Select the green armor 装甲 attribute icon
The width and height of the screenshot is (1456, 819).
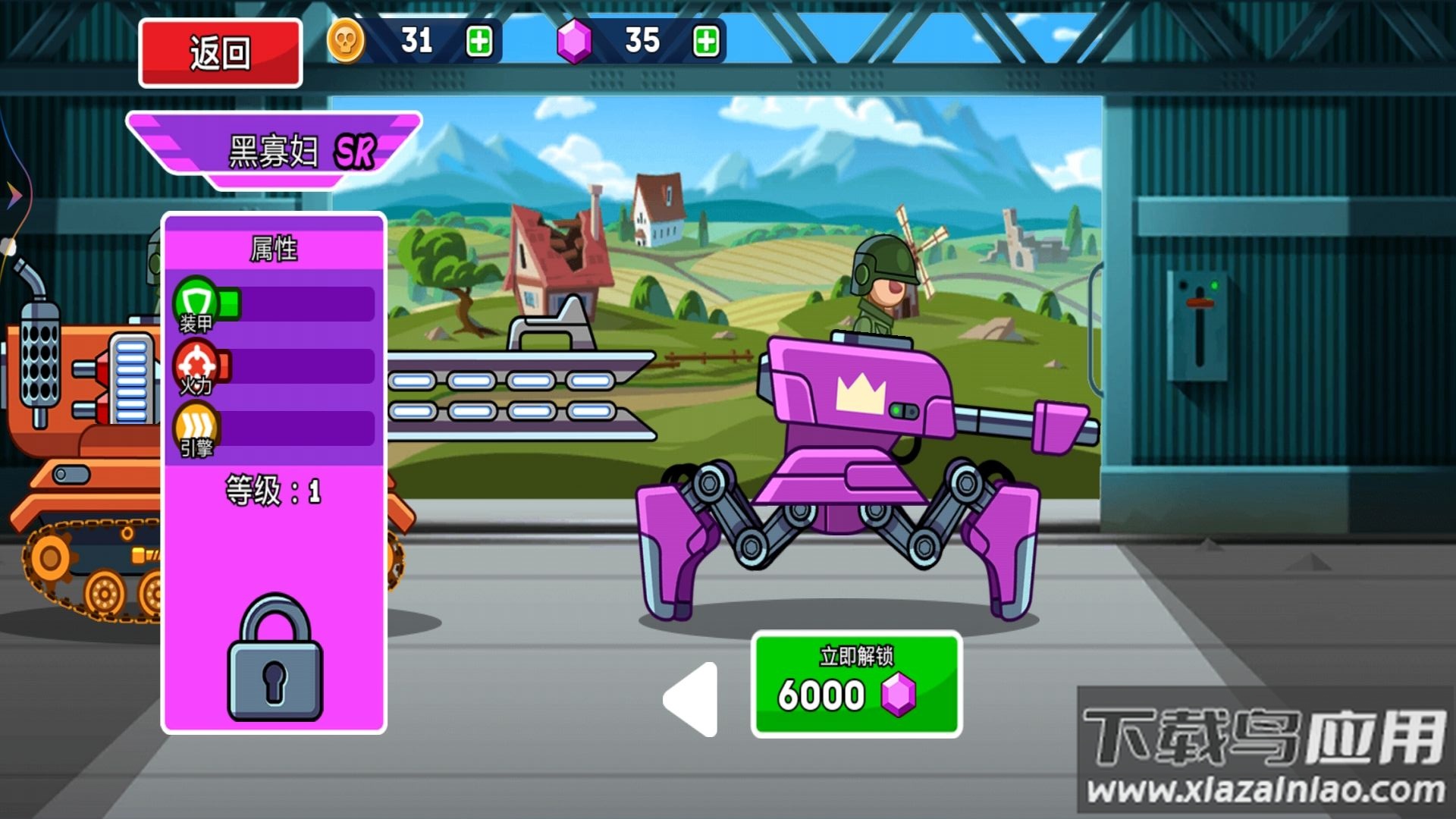point(196,303)
